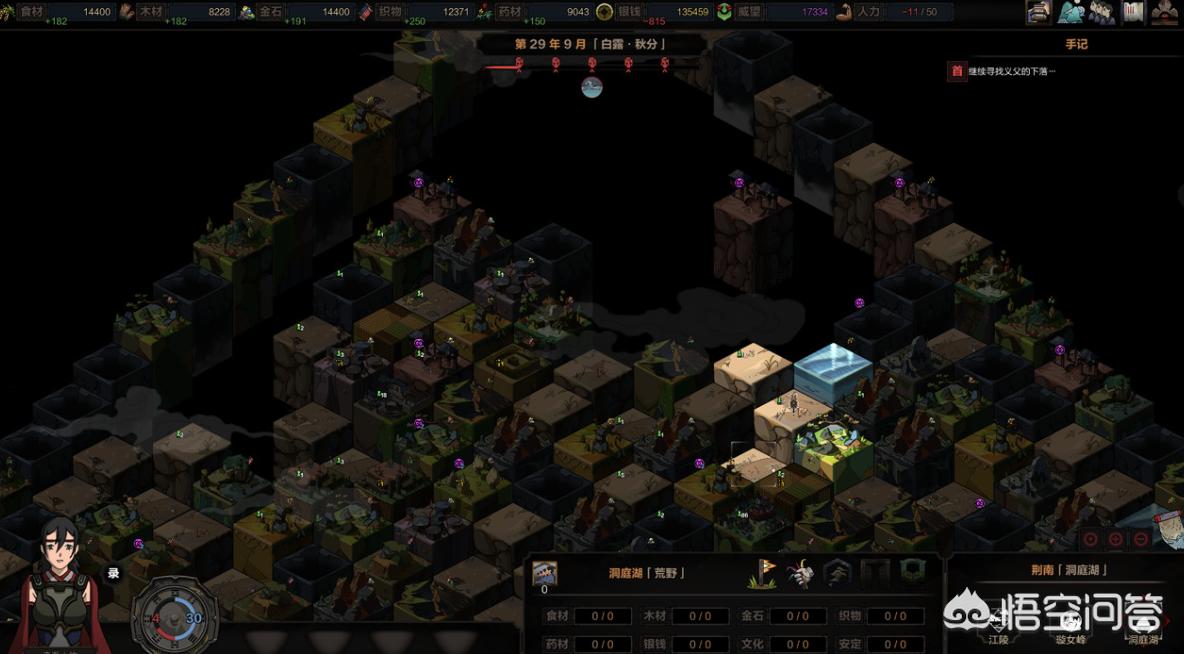Open the stacked books menu icon
The image size is (1184, 654).
click(1039, 12)
